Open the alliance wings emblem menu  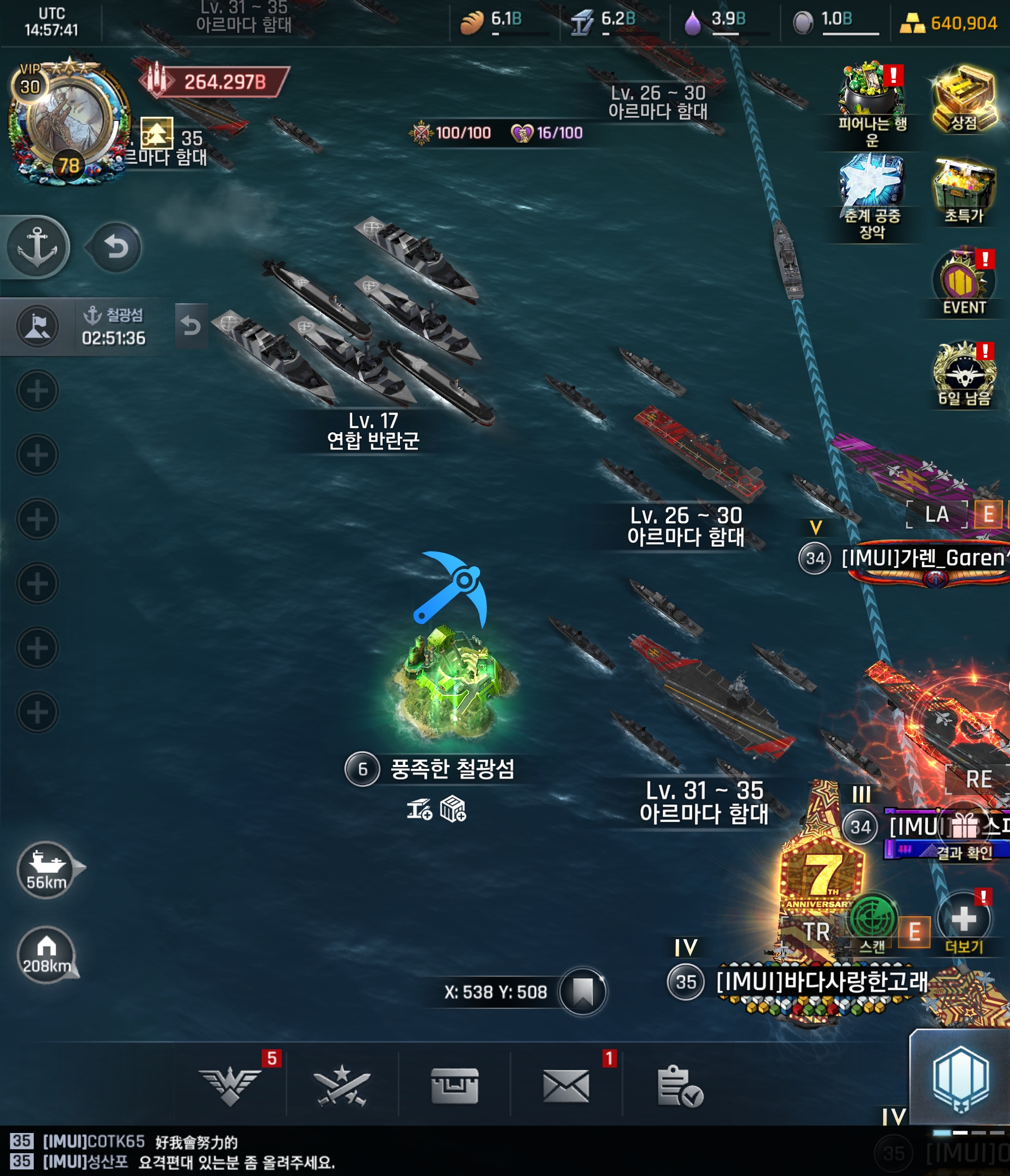(230, 1085)
